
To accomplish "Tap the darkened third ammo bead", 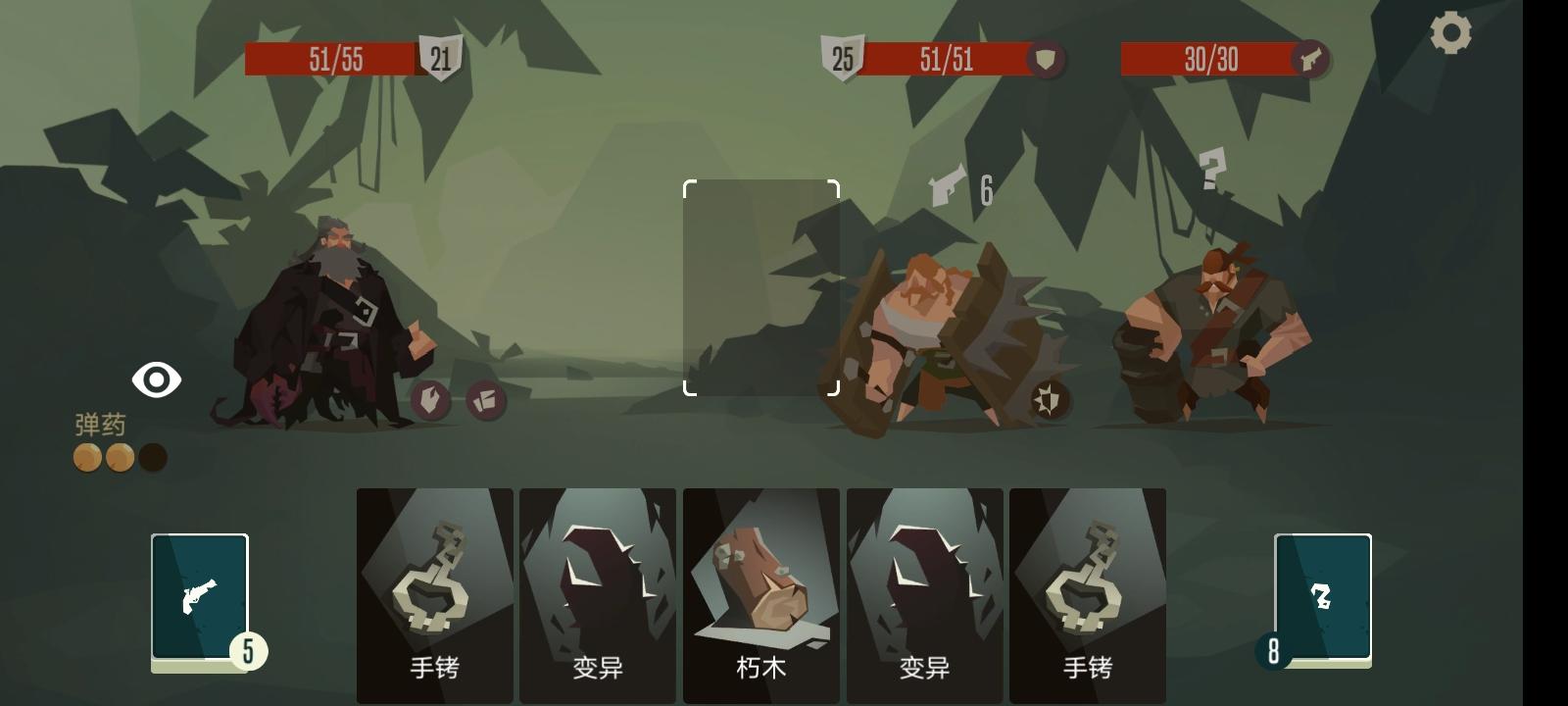I will coord(152,455).
